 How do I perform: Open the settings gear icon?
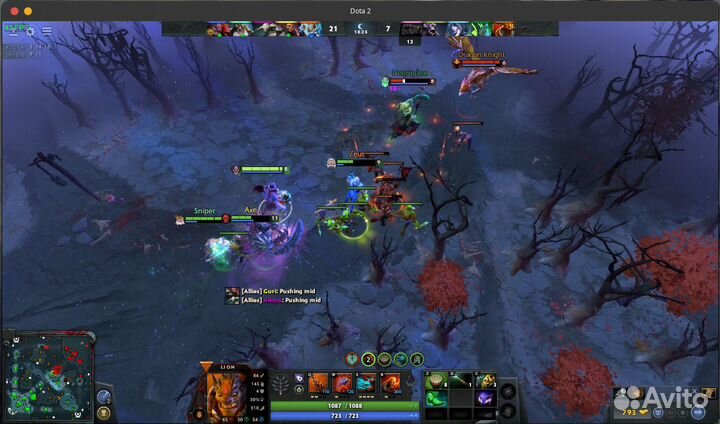coord(30,31)
